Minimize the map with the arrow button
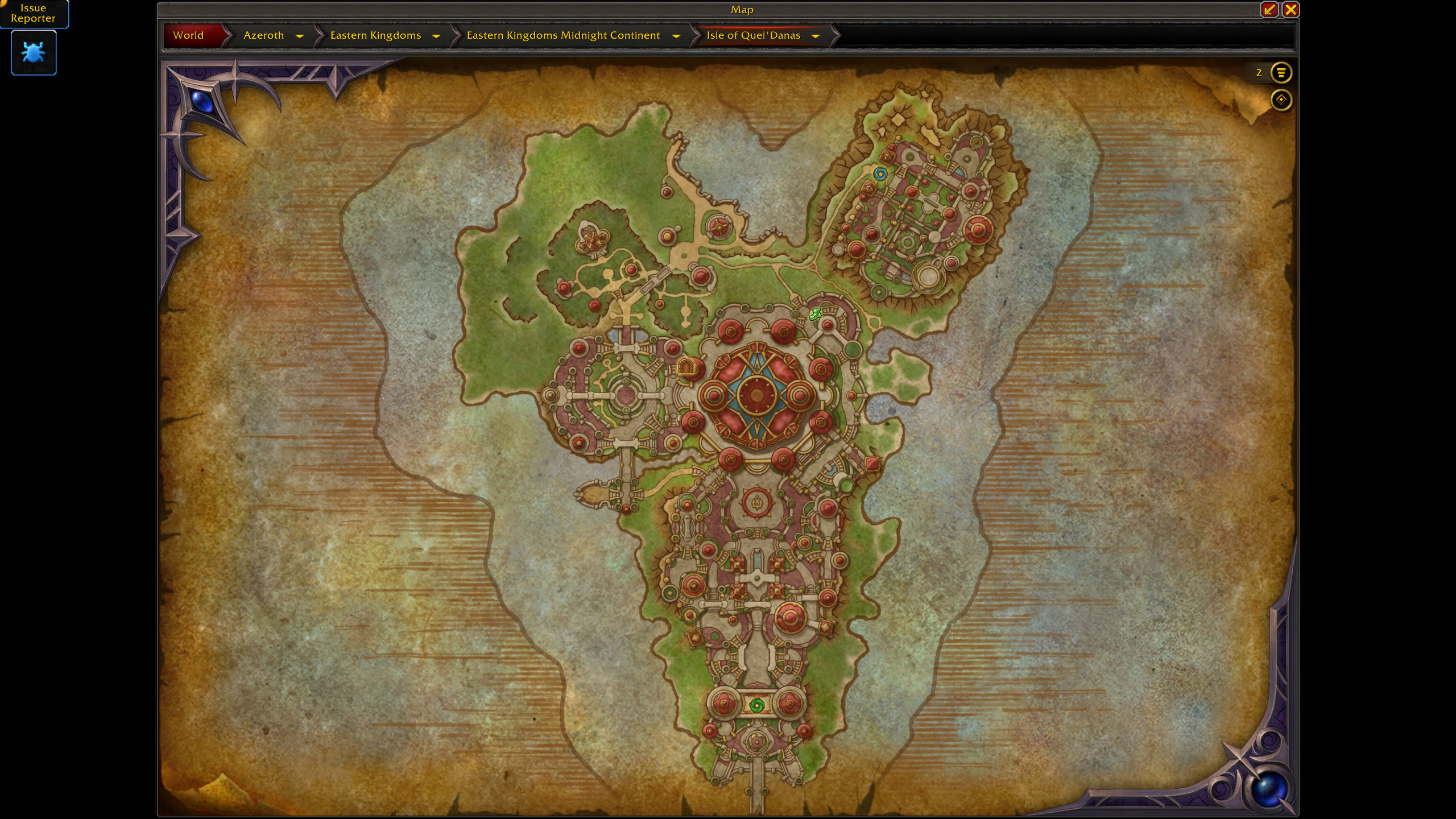The height and width of the screenshot is (819, 1456). click(x=1269, y=10)
